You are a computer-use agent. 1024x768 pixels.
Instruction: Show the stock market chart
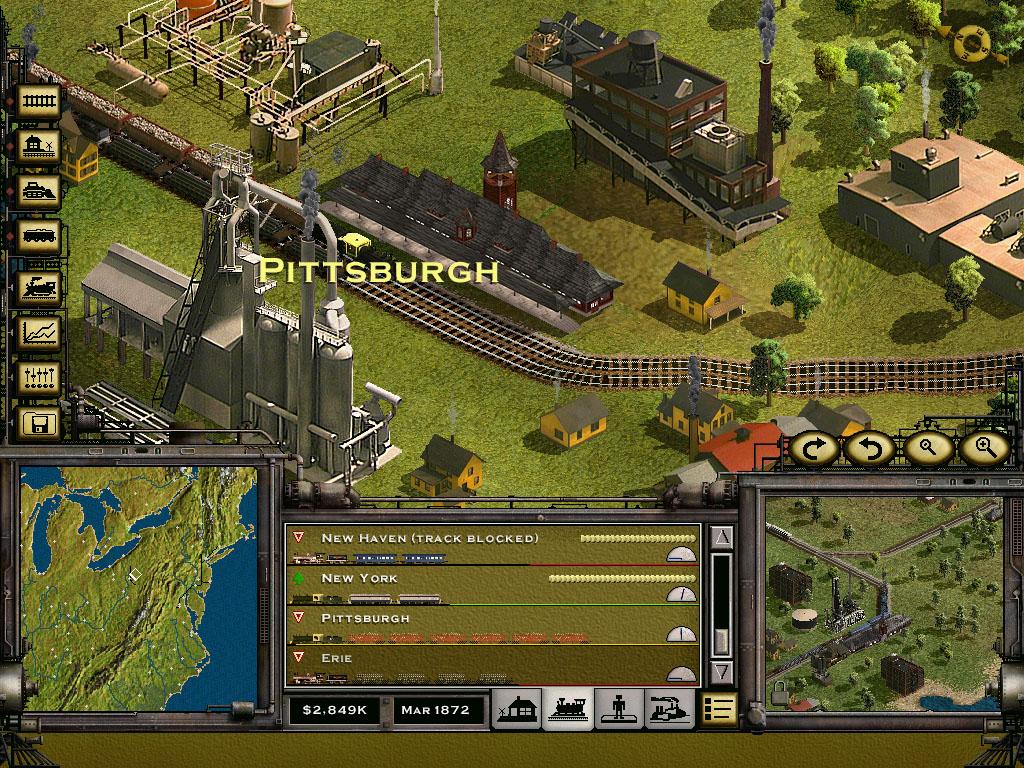(x=40, y=333)
